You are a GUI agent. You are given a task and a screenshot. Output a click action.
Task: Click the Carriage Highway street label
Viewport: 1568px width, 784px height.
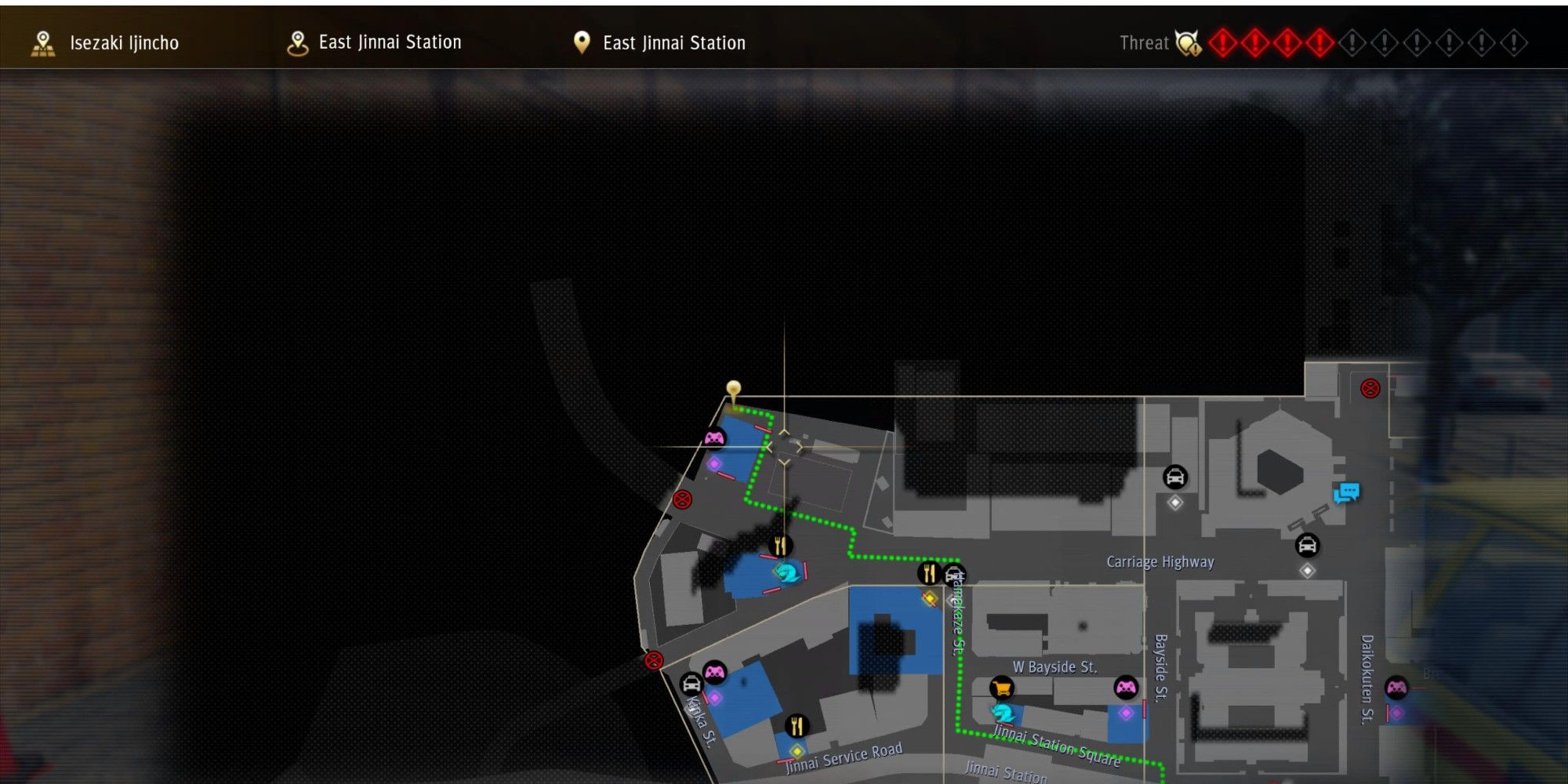pos(1159,562)
